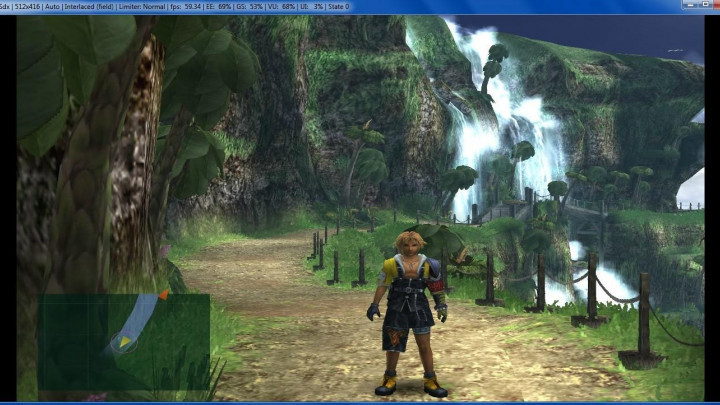This screenshot has height=405, width=720.
Task: Click the red destination arrow on the minimap
Action: tap(163, 295)
